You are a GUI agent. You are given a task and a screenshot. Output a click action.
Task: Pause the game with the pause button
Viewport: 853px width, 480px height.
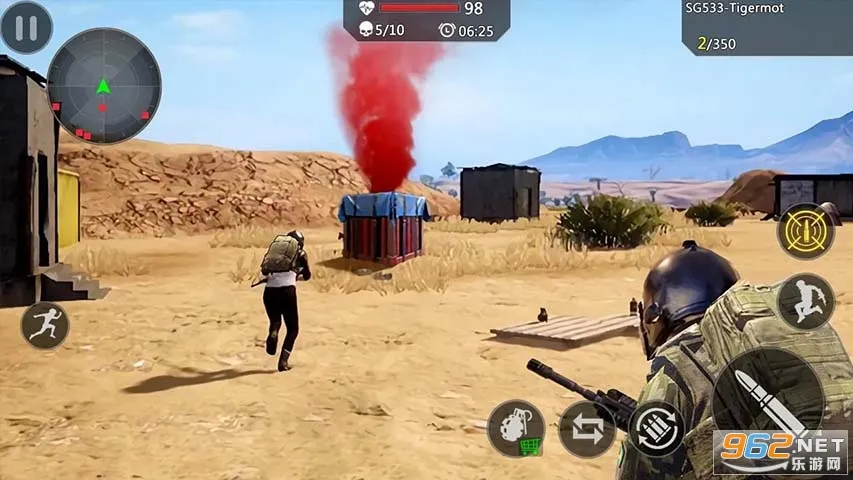pyautogui.click(x=26, y=27)
